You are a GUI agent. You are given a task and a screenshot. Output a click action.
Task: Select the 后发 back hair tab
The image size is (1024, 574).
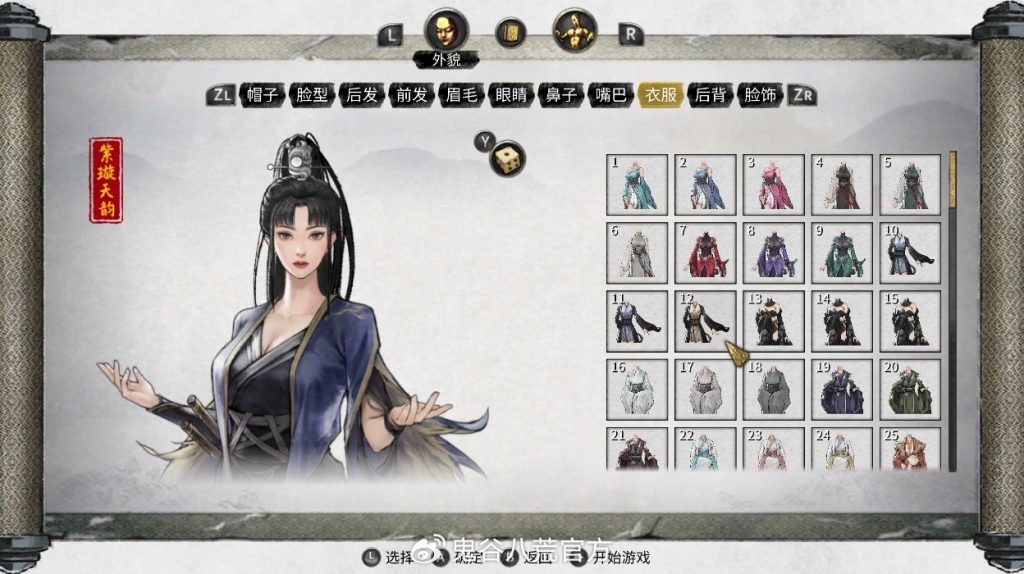point(362,96)
